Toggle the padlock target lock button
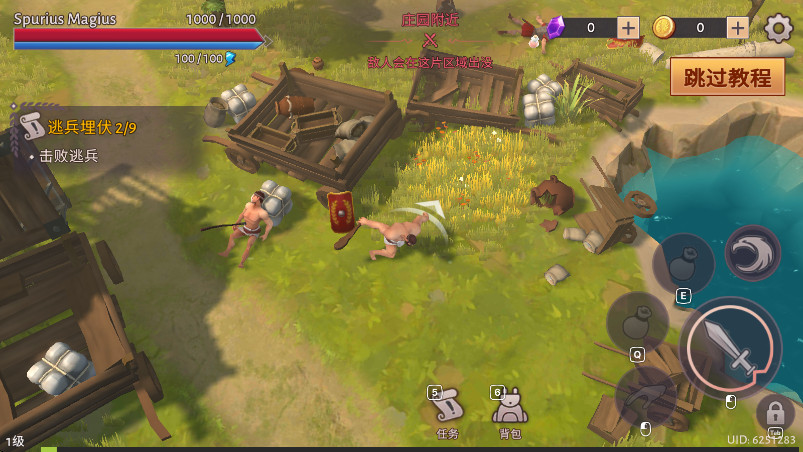The width and height of the screenshot is (803, 452). (x=774, y=411)
